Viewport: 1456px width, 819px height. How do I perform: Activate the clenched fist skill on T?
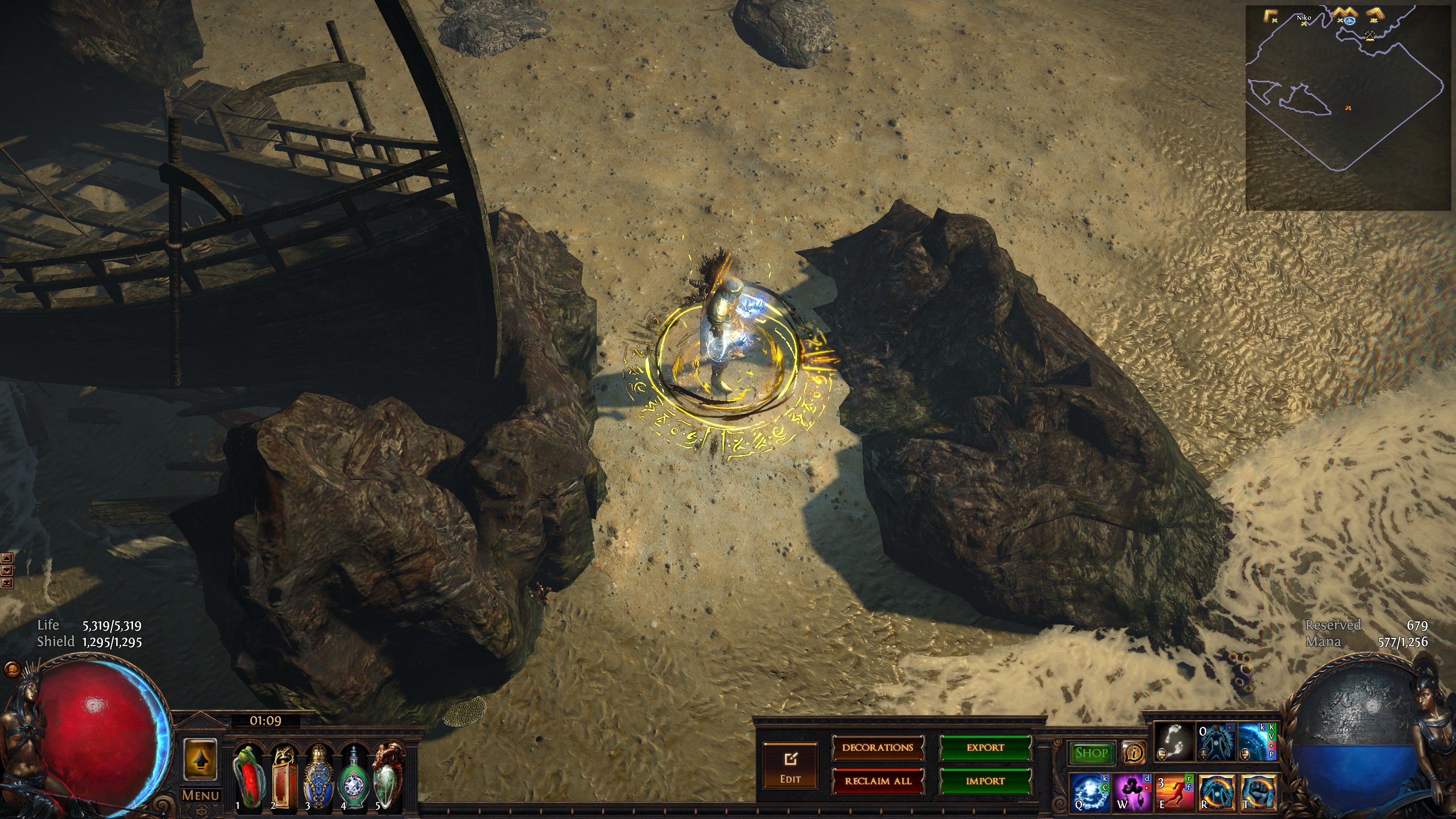coord(1259,791)
